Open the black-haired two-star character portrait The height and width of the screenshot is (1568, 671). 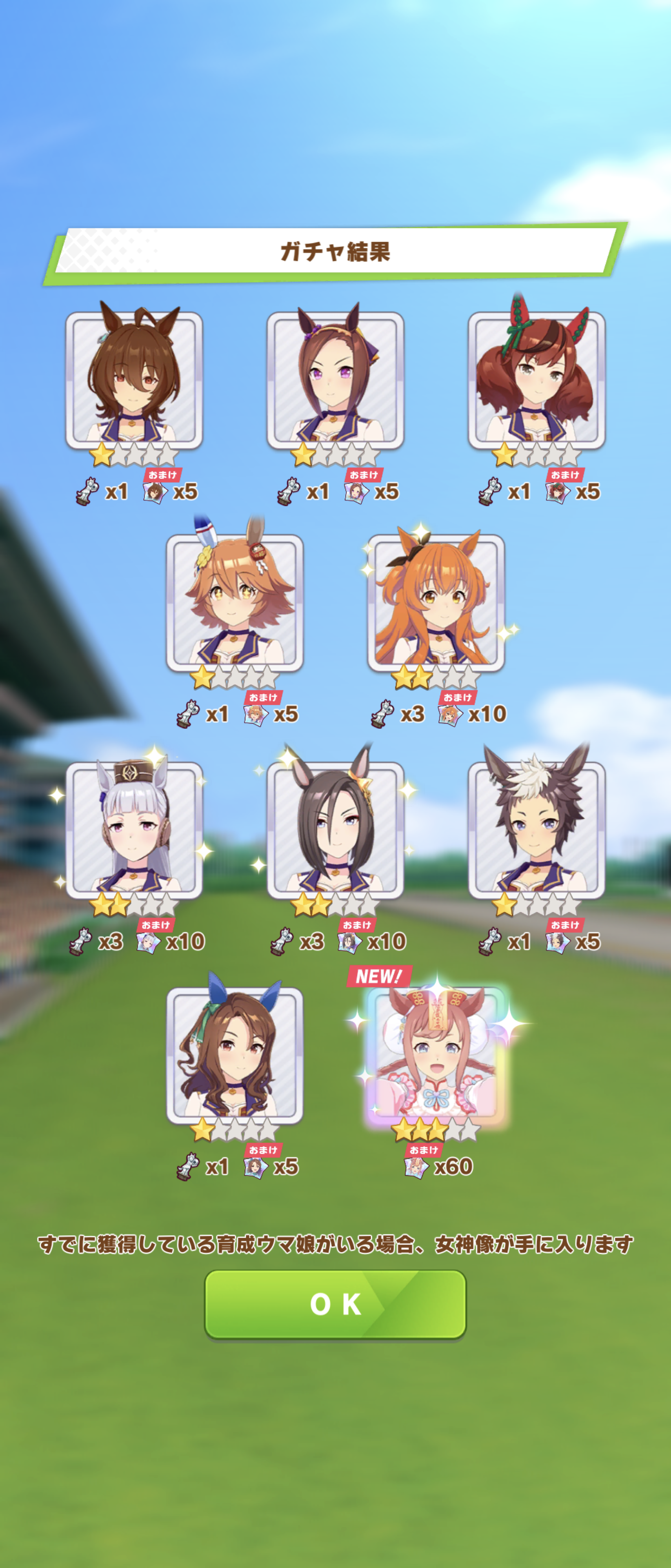[x=335, y=830]
